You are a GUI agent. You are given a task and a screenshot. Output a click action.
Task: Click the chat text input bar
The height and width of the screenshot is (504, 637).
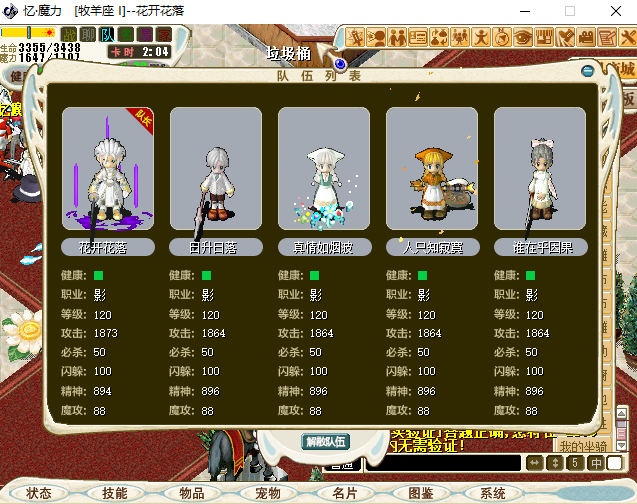[440, 463]
